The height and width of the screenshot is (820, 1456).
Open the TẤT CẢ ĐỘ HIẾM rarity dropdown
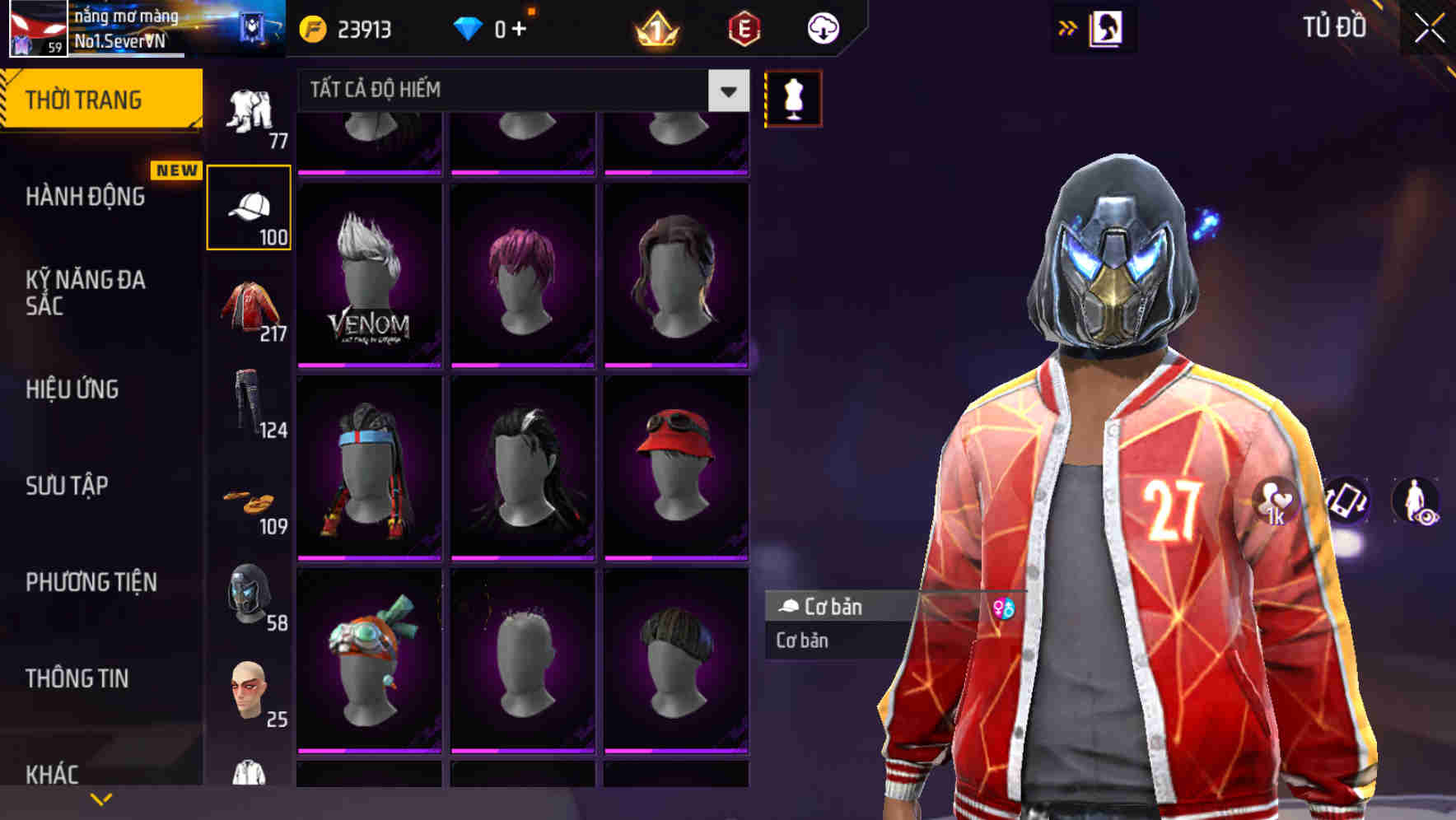(511, 89)
